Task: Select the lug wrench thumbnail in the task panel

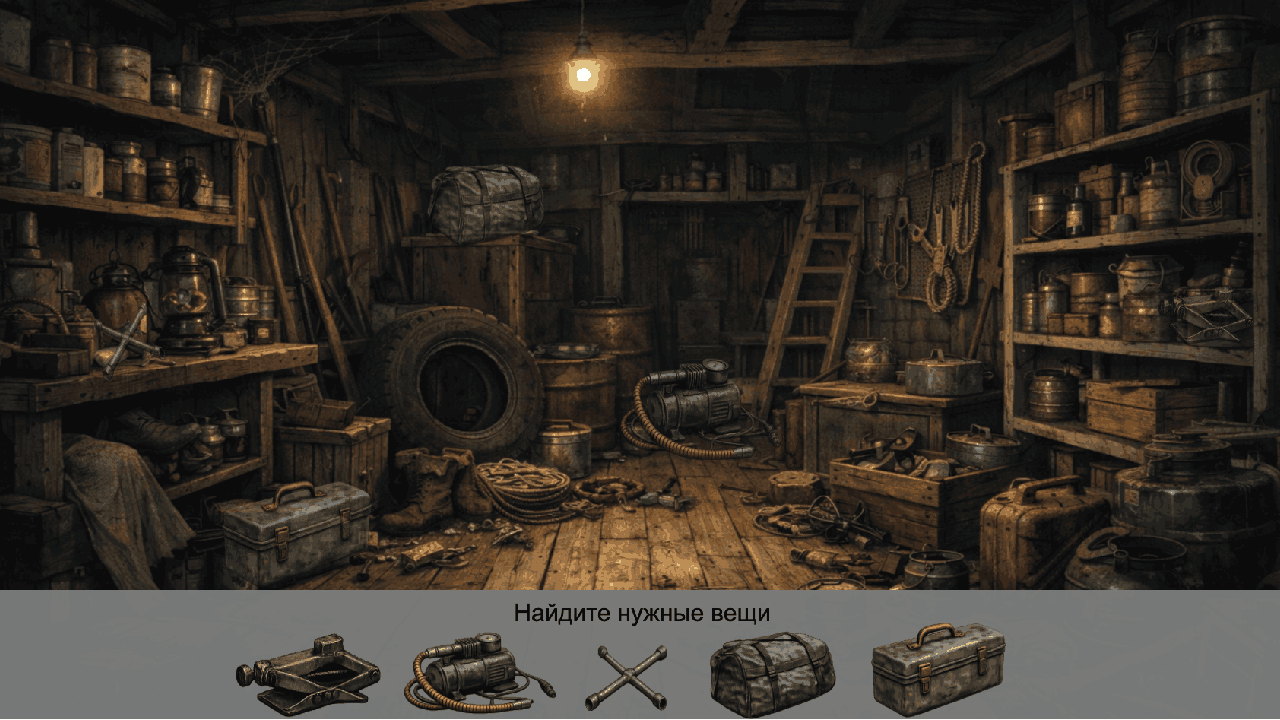Action: (x=630, y=672)
